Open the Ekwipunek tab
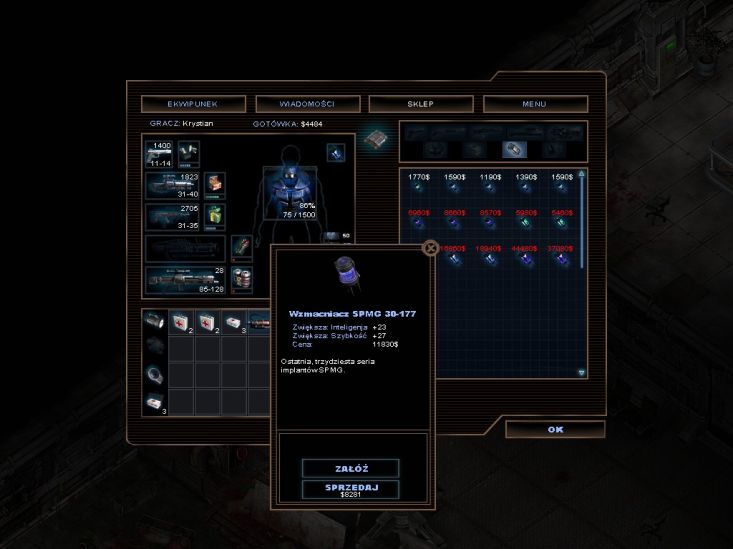 [193, 103]
